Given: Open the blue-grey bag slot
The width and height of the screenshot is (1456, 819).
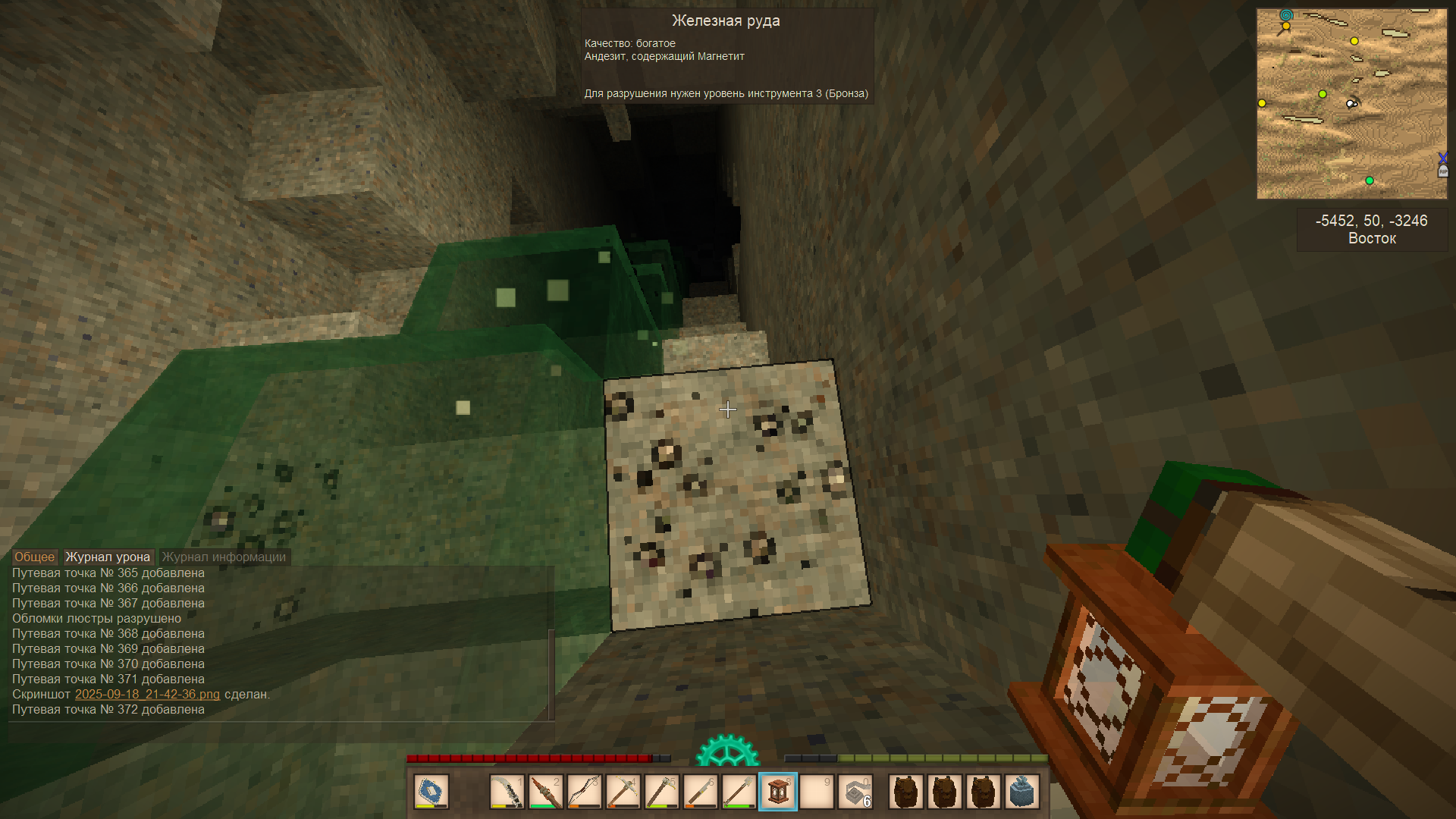Looking at the screenshot, I should [x=1021, y=792].
